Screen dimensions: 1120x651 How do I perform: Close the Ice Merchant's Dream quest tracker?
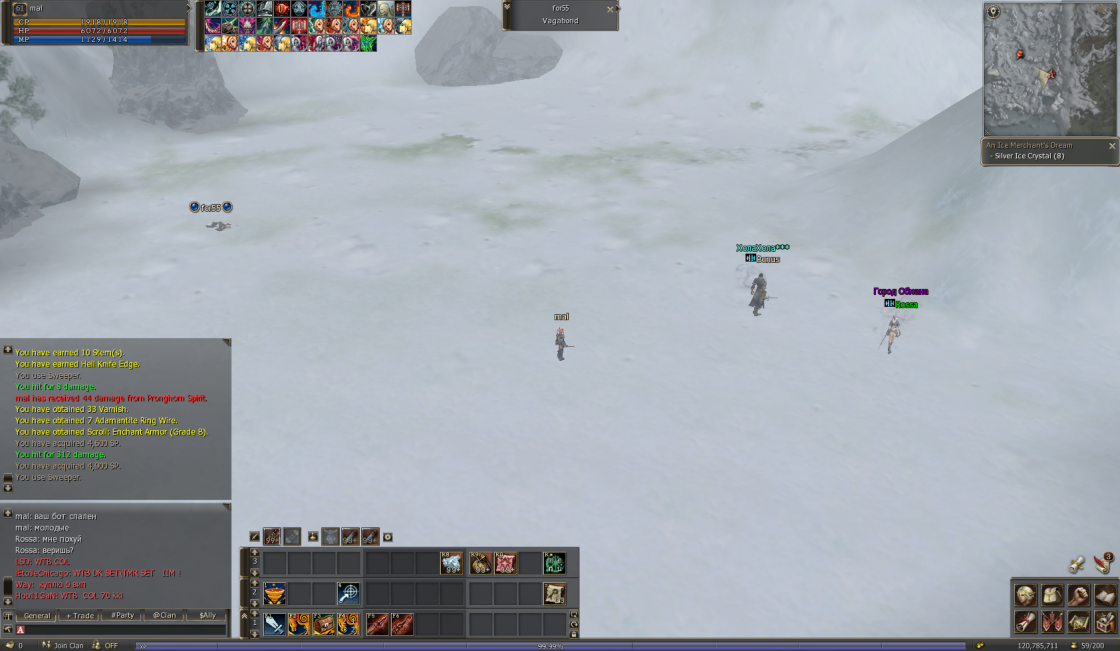click(1112, 146)
